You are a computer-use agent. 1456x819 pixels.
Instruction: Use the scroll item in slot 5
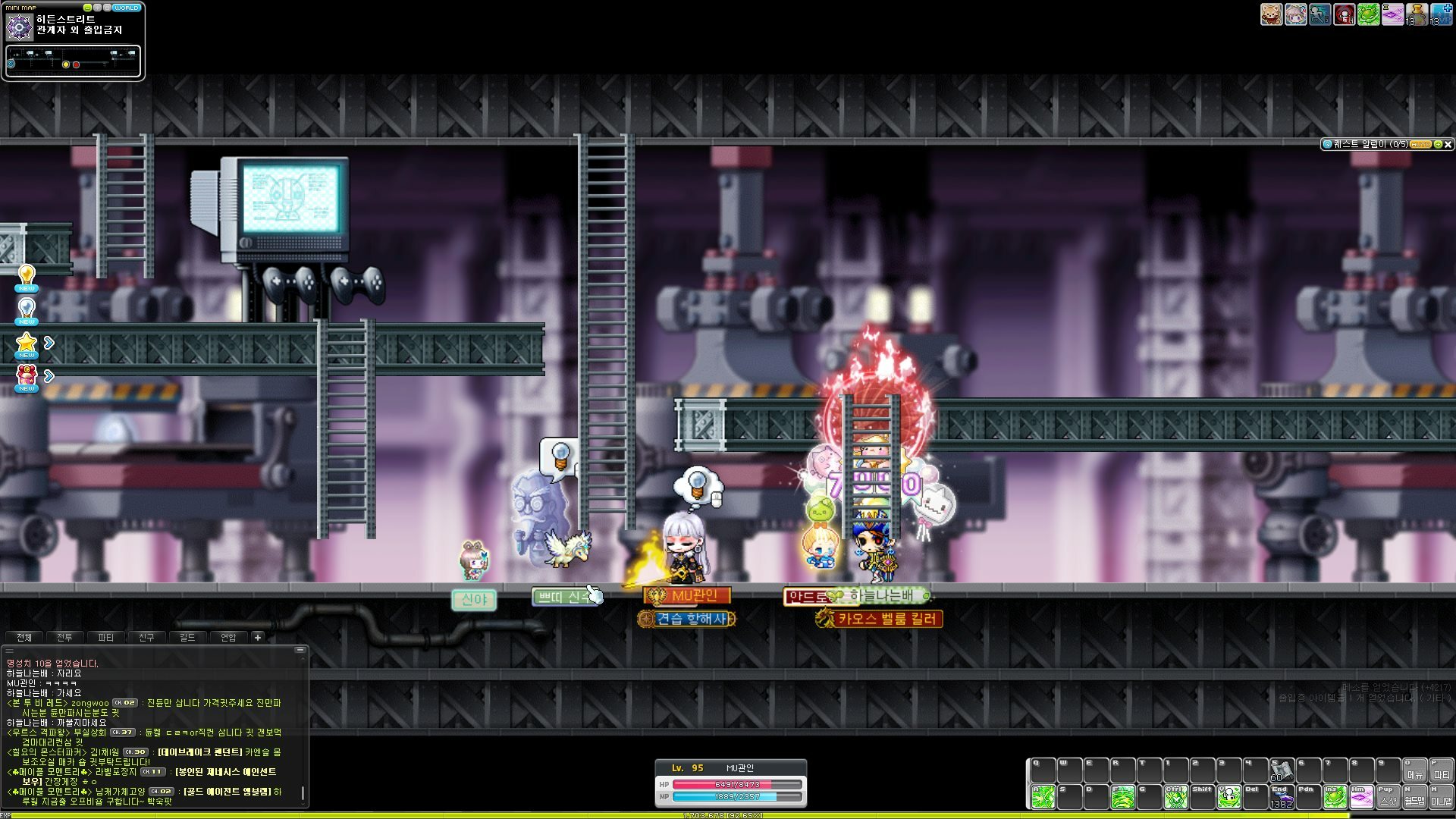point(1282,771)
